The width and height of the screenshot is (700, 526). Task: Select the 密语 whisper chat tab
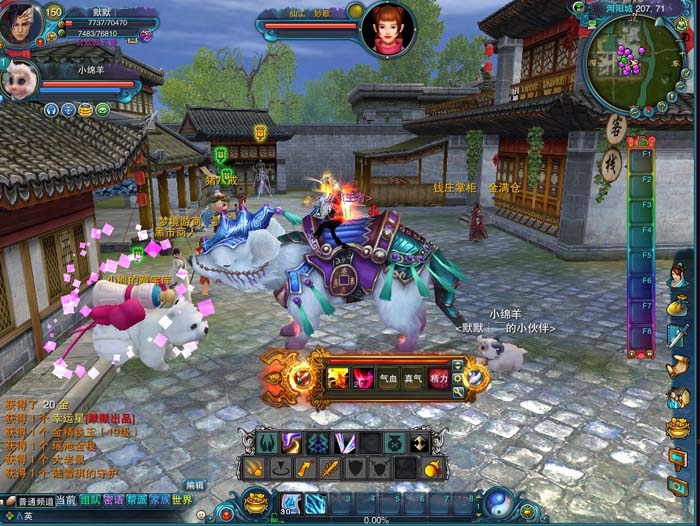click(x=113, y=500)
